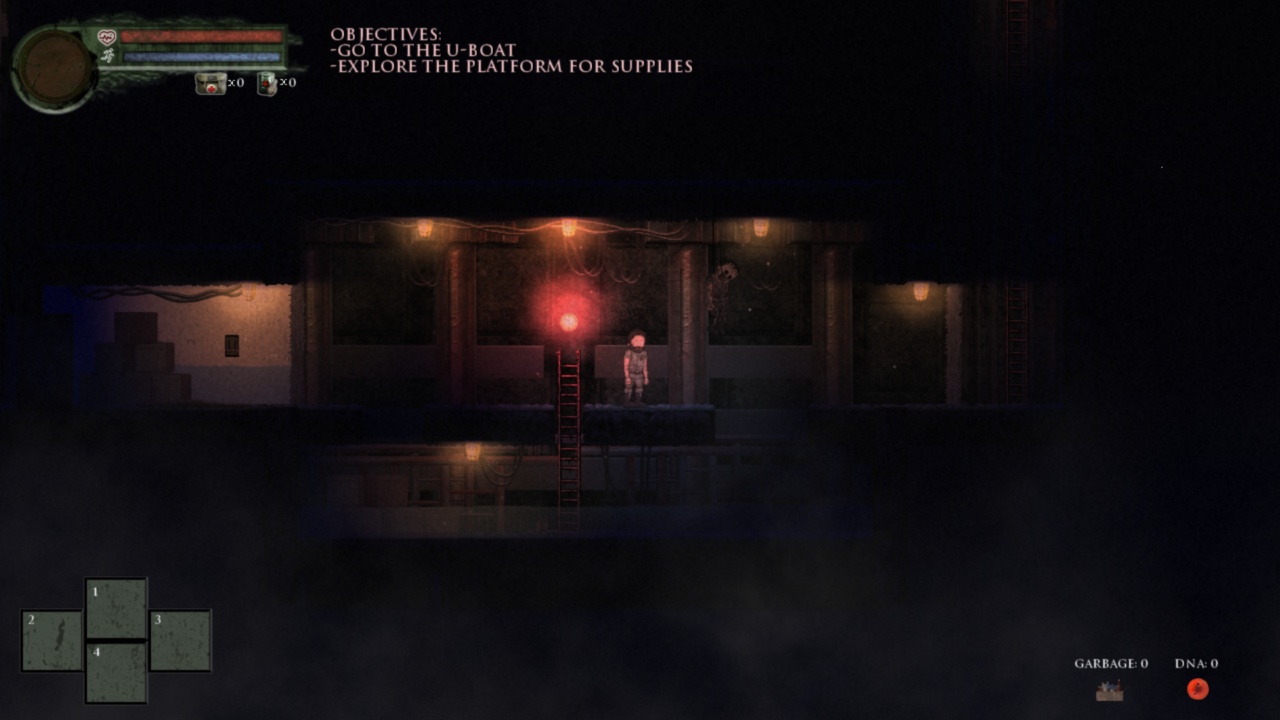Open details for map room 4
1280x720 pixels.
116,670
